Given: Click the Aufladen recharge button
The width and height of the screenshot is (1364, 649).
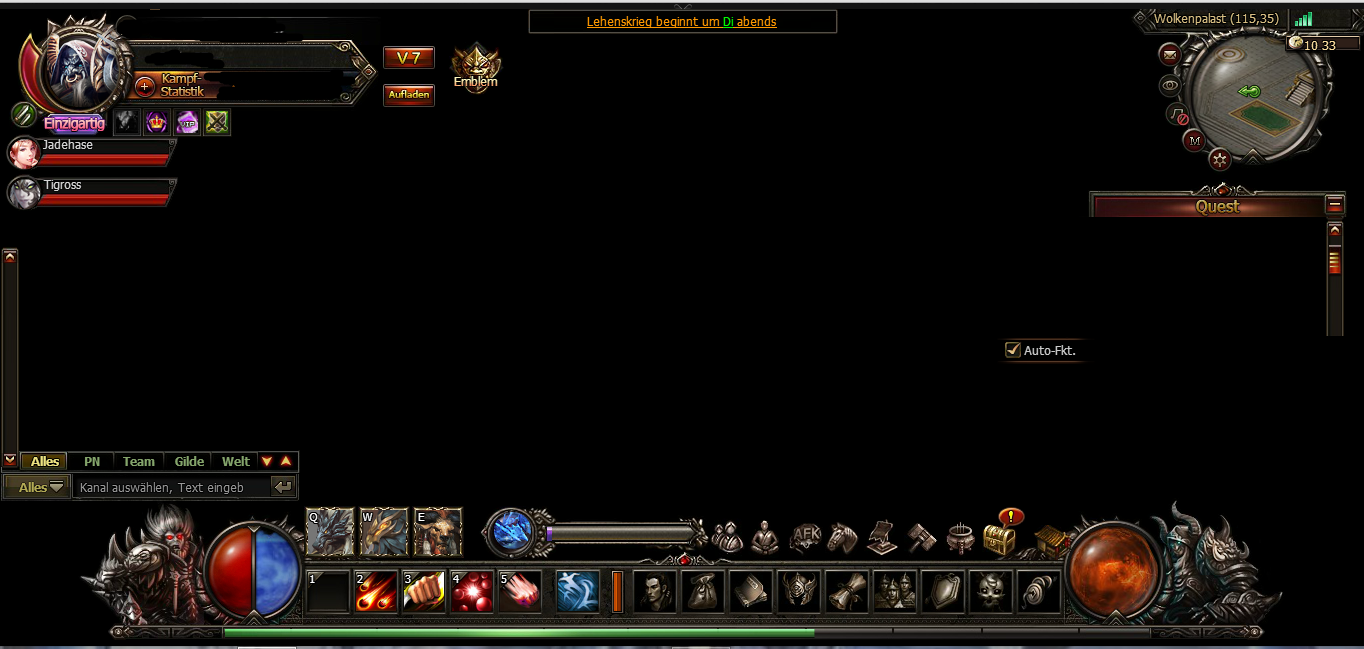Looking at the screenshot, I should tap(409, 95).
